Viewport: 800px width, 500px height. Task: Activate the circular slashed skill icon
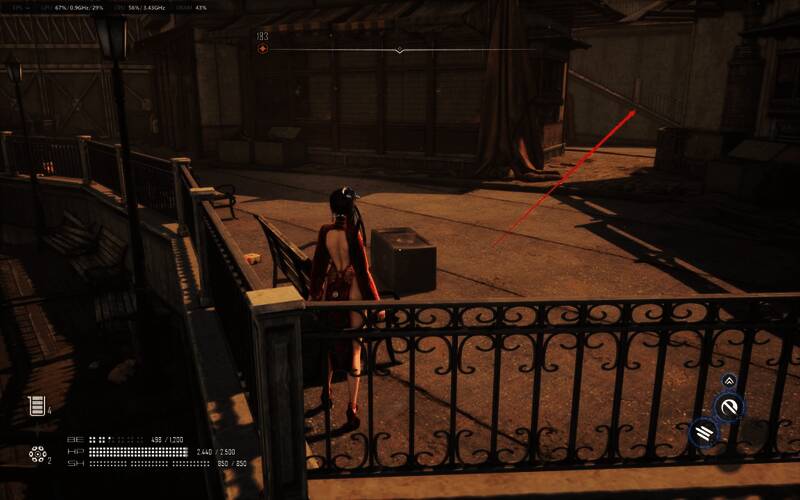click(x=730, y=406)
